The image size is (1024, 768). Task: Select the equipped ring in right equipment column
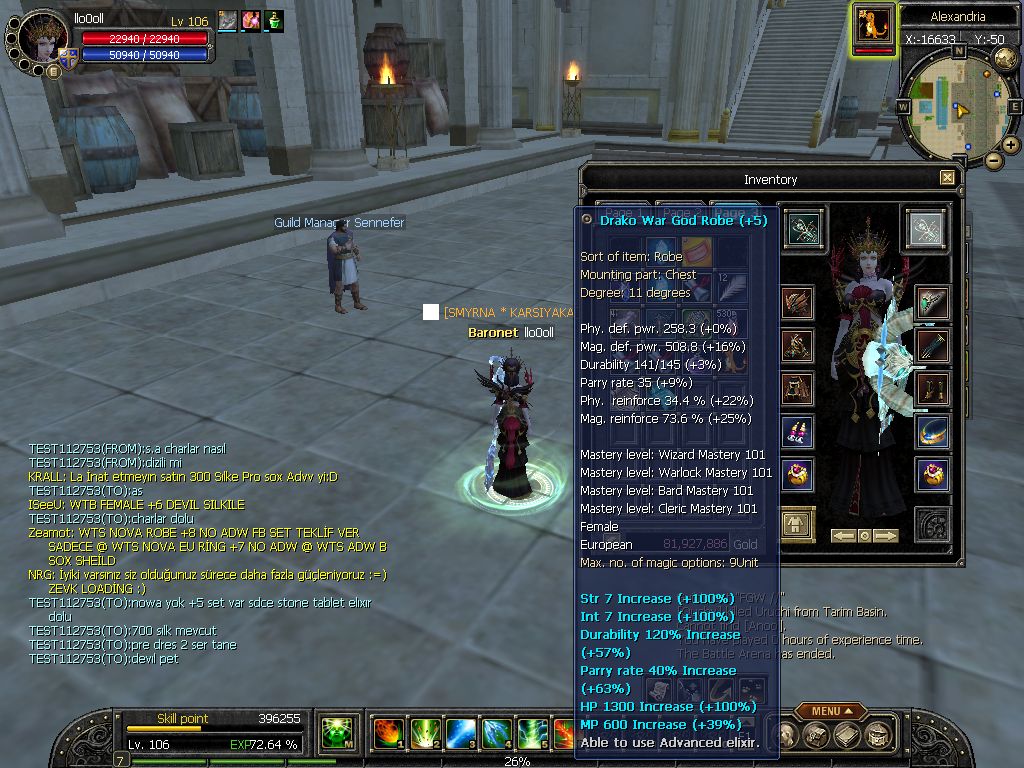(932, 473)
